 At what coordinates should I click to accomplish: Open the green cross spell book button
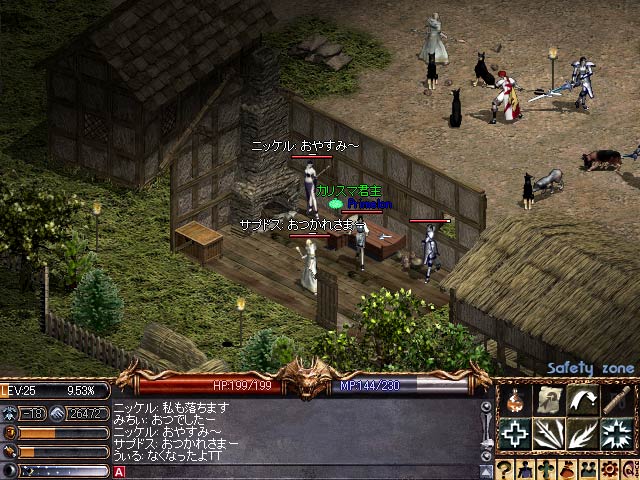545,470
